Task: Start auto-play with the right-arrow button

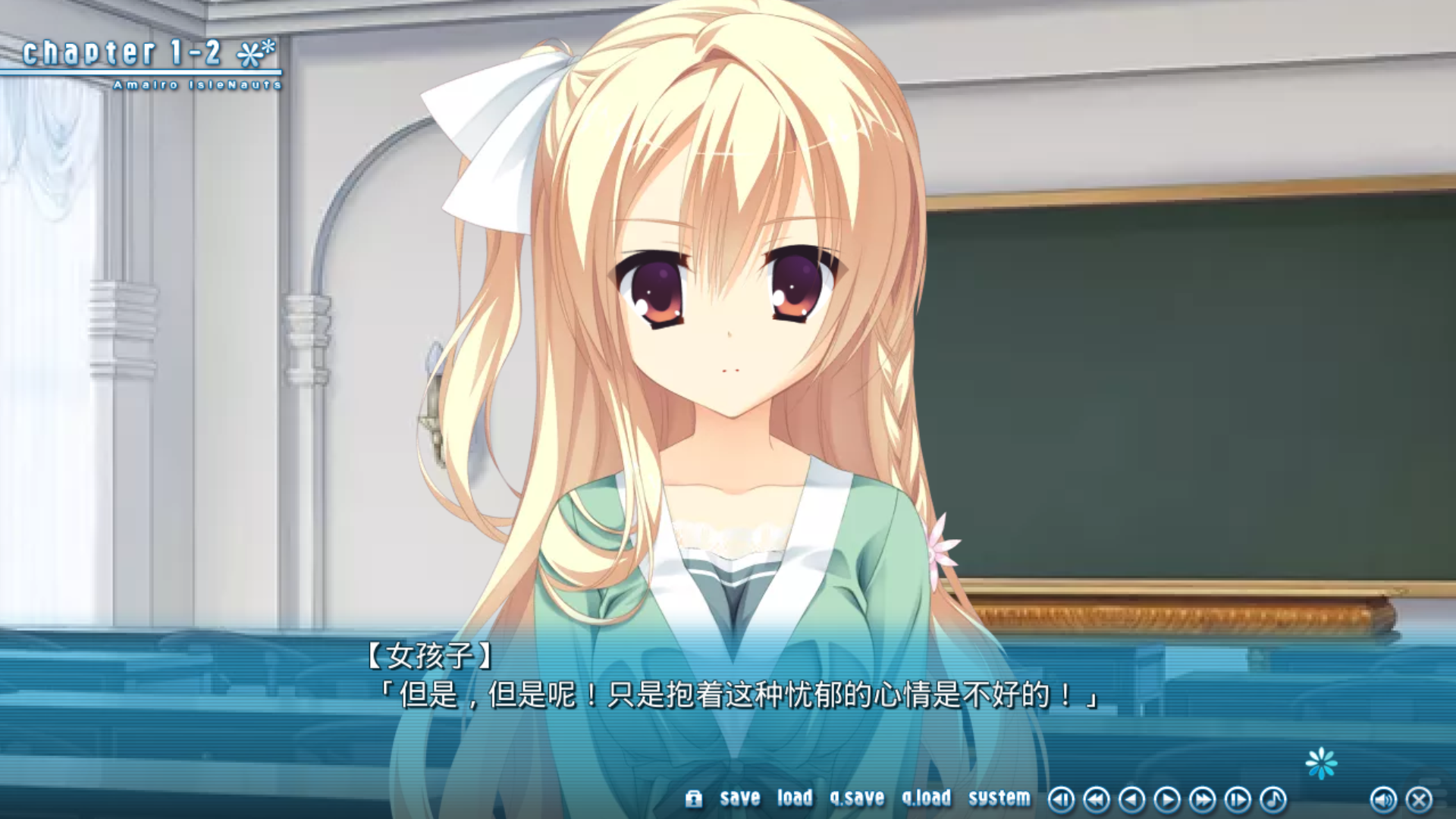Action: click(x=1167, y=799)
